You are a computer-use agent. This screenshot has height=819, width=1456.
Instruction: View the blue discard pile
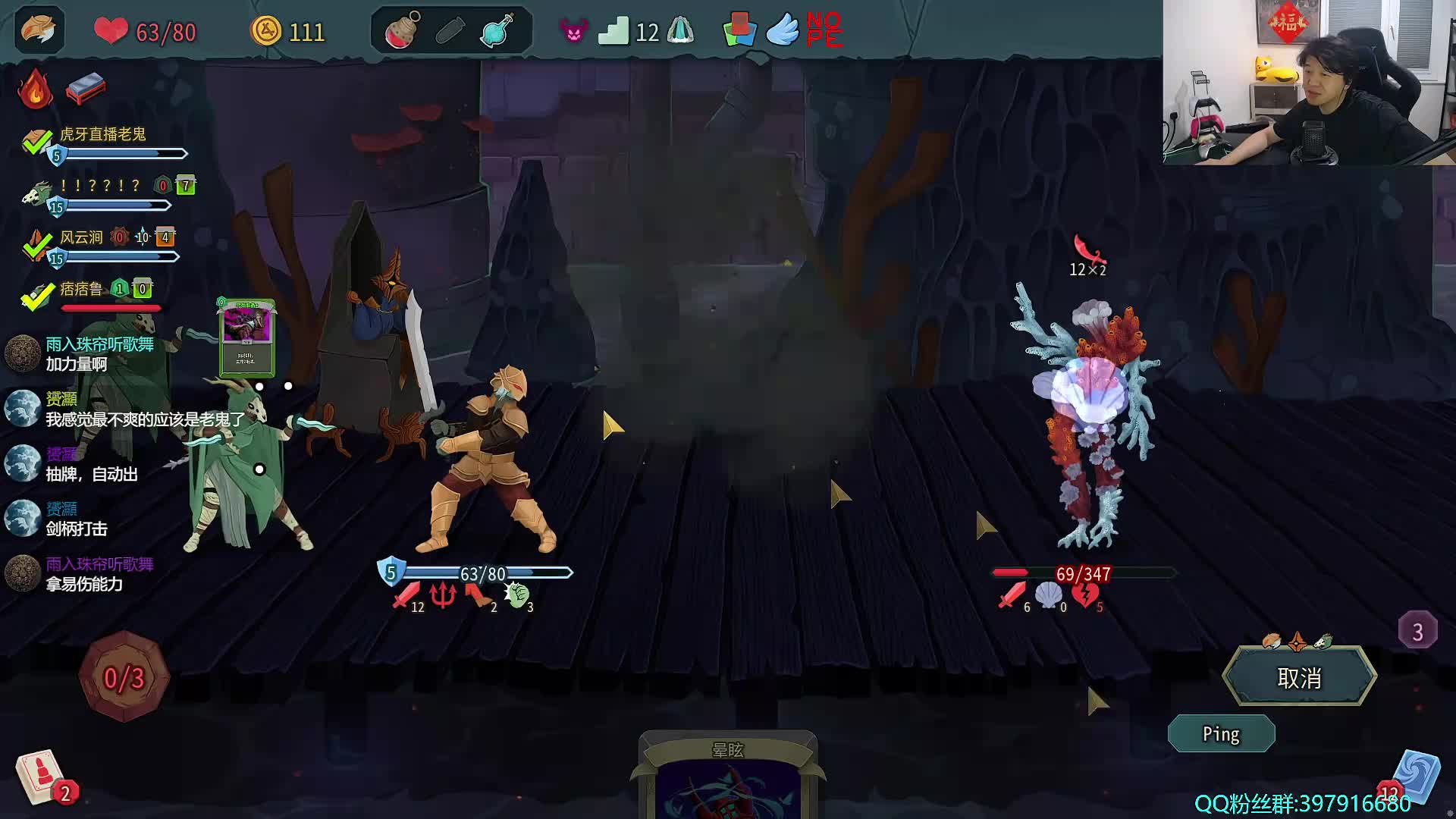[1417, 777]
